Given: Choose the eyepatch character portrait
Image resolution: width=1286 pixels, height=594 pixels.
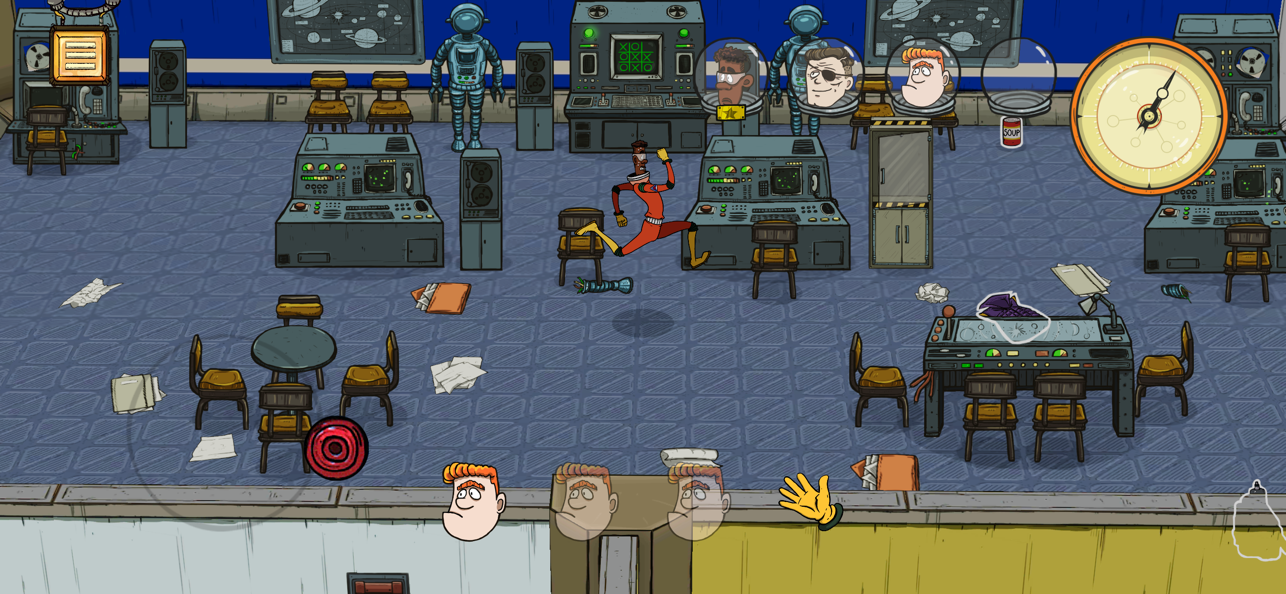Looking at the screenshot, I should (825, 75).
